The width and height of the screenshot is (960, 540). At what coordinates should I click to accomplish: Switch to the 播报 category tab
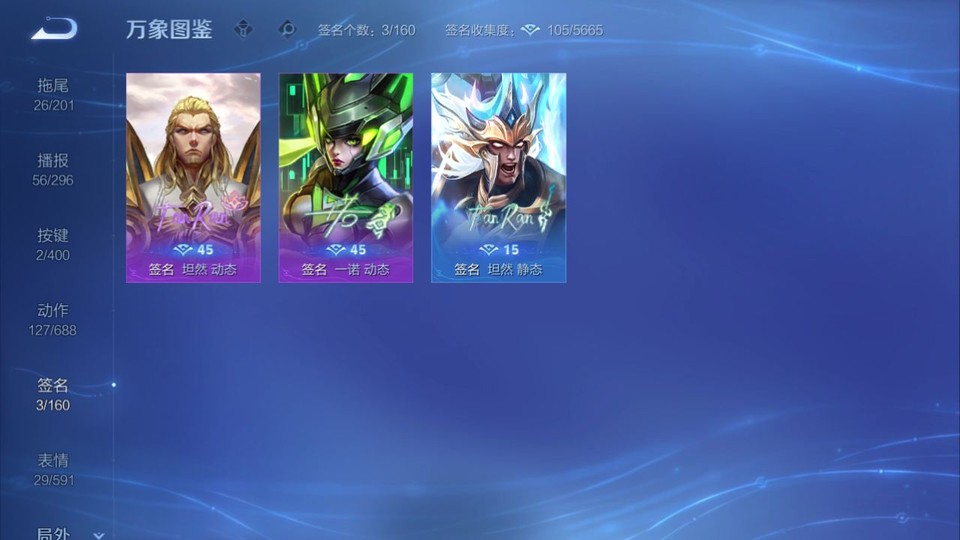pos(54,169)
